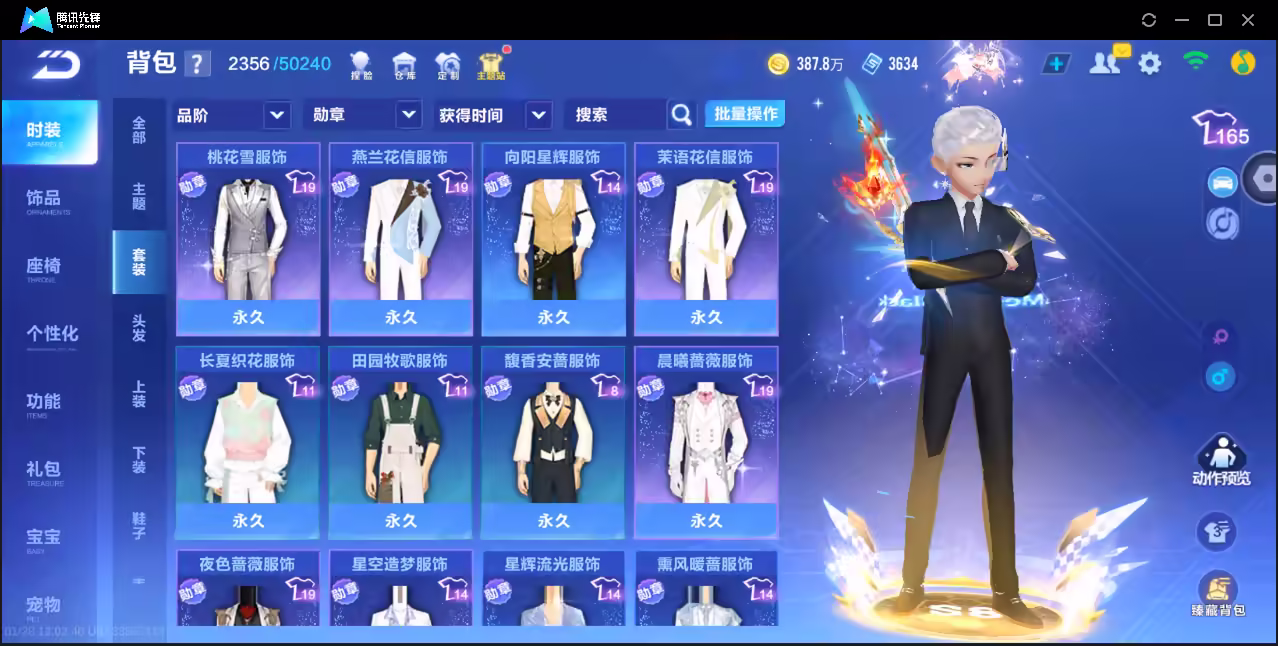The width and height of the screenshot is (1278, 646).
Task: Select the 个性化 category tab
Action: [x=52, y=335]
